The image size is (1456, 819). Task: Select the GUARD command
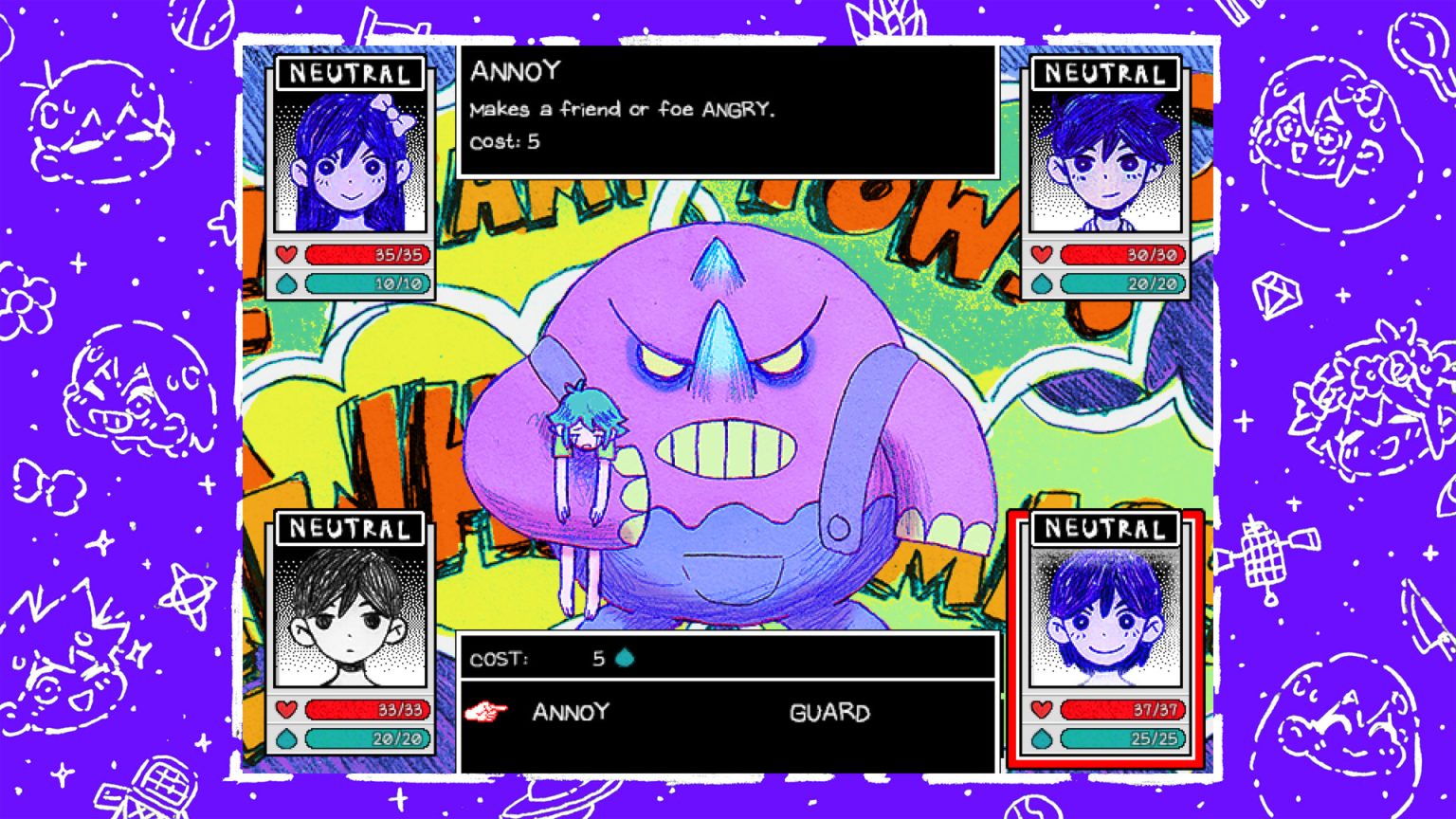[x=830, y=713]
